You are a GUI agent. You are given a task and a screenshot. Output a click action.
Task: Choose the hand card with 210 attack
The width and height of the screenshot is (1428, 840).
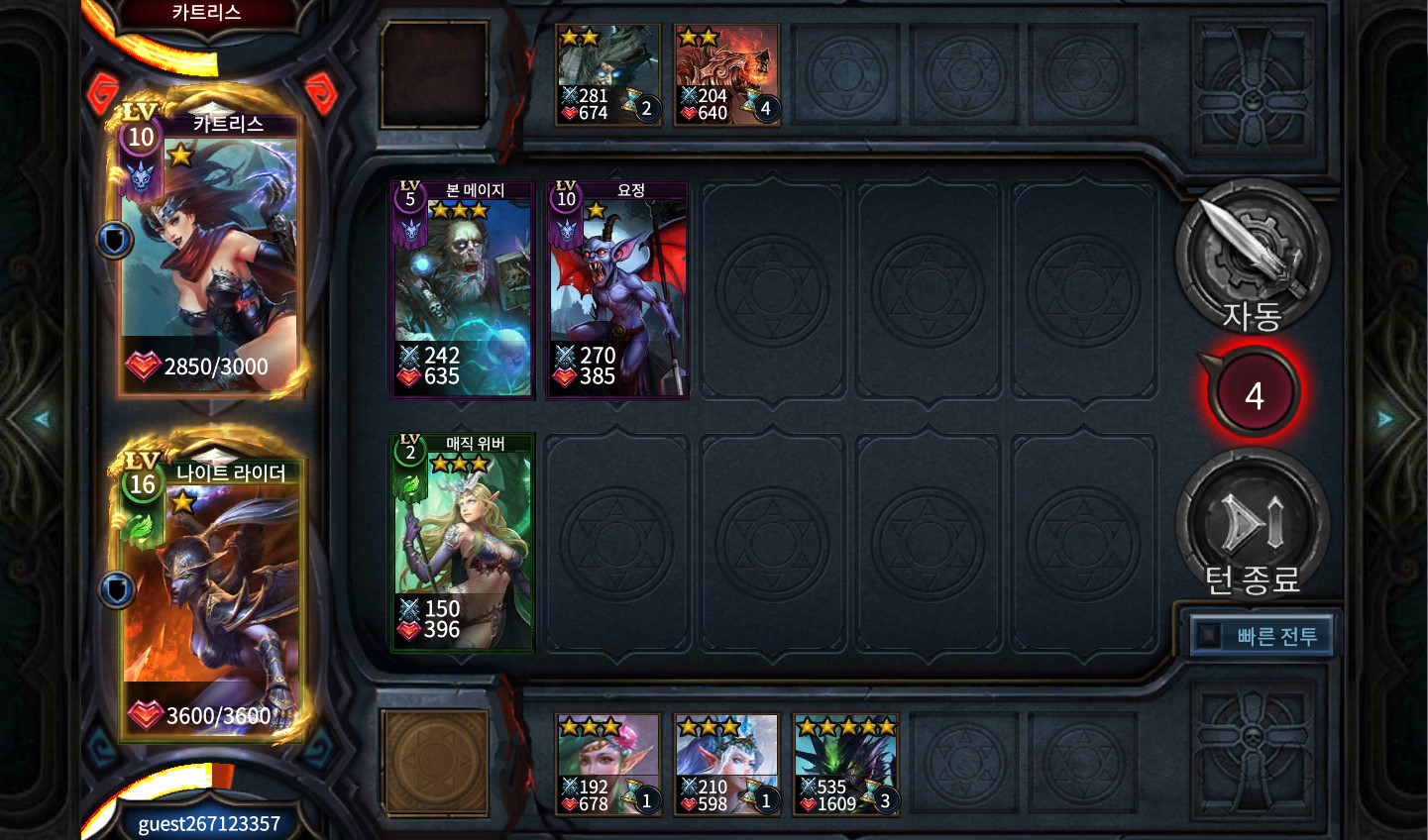coord(726,765)
